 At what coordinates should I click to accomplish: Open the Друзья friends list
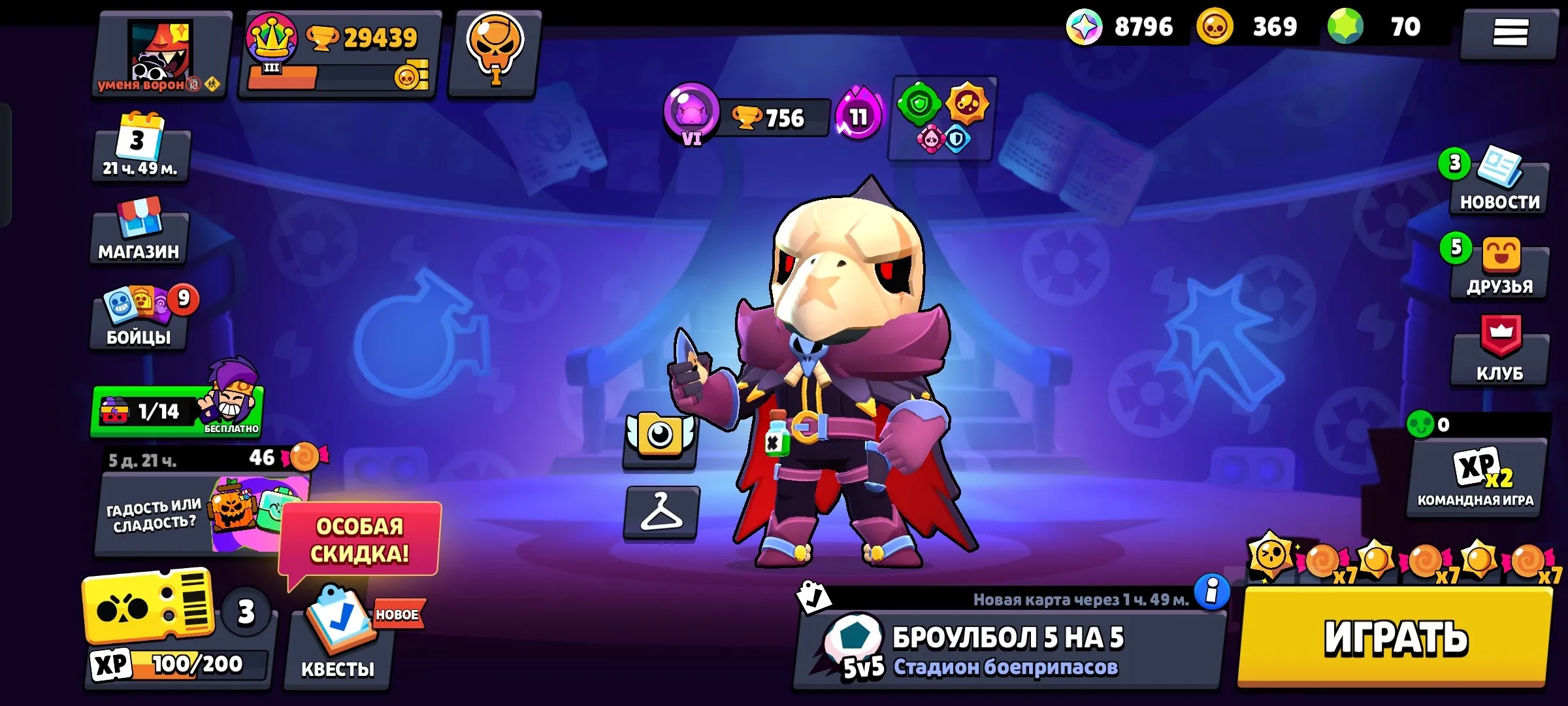(x=1499, y=271)
